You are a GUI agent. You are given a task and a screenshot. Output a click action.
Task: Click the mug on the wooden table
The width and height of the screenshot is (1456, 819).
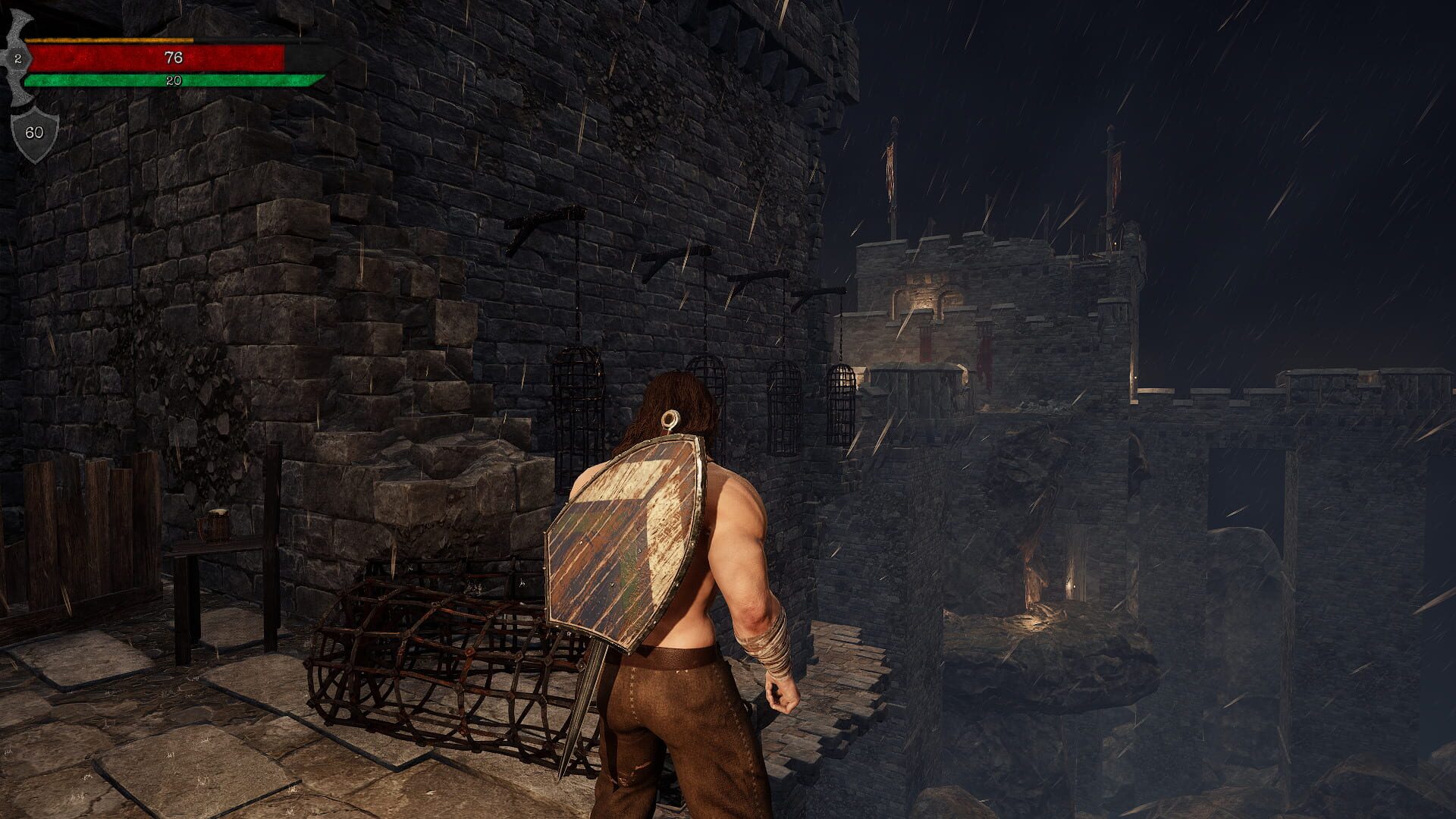click(x=214, y=523)
